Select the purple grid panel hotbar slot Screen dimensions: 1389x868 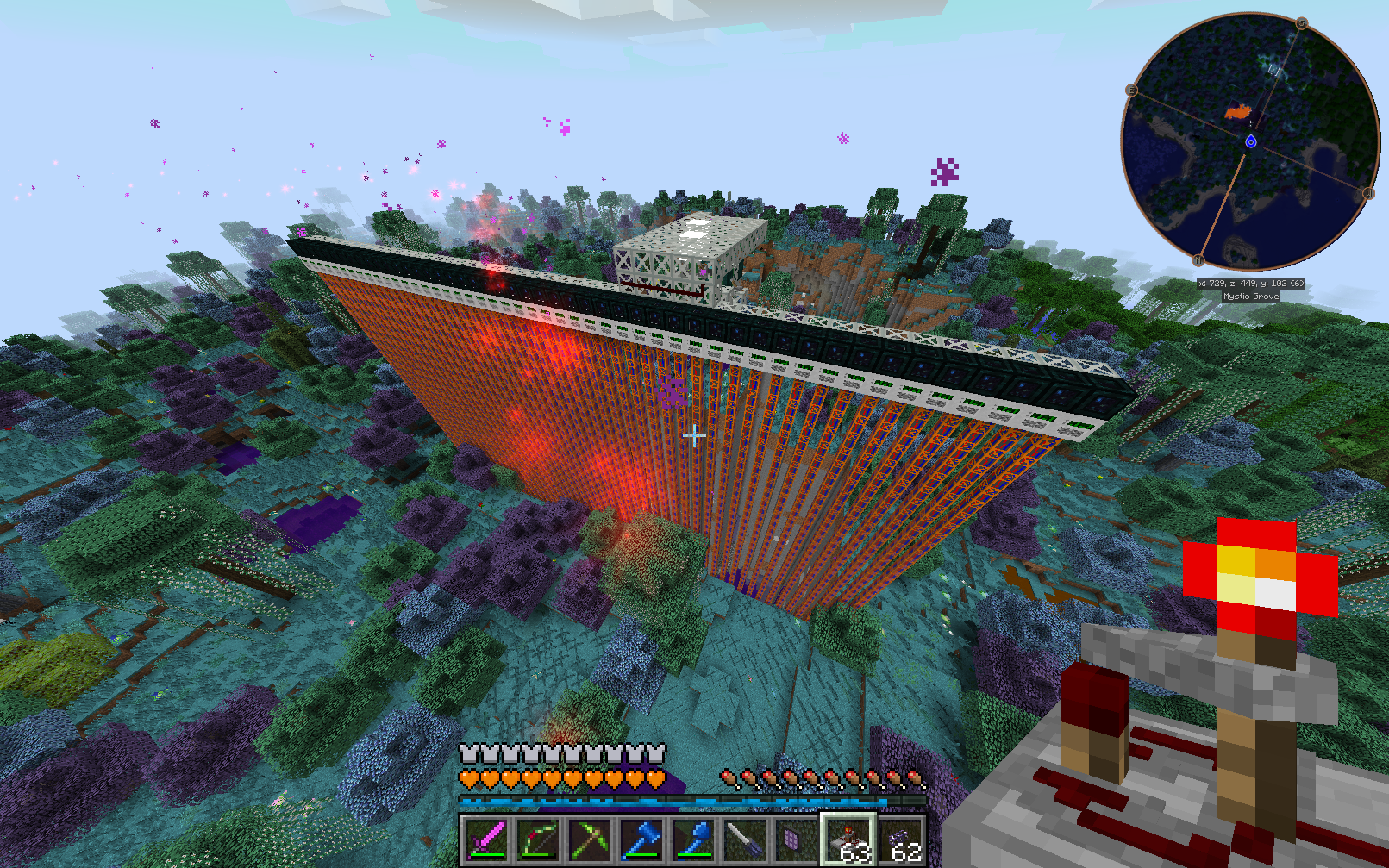(795, 840)
